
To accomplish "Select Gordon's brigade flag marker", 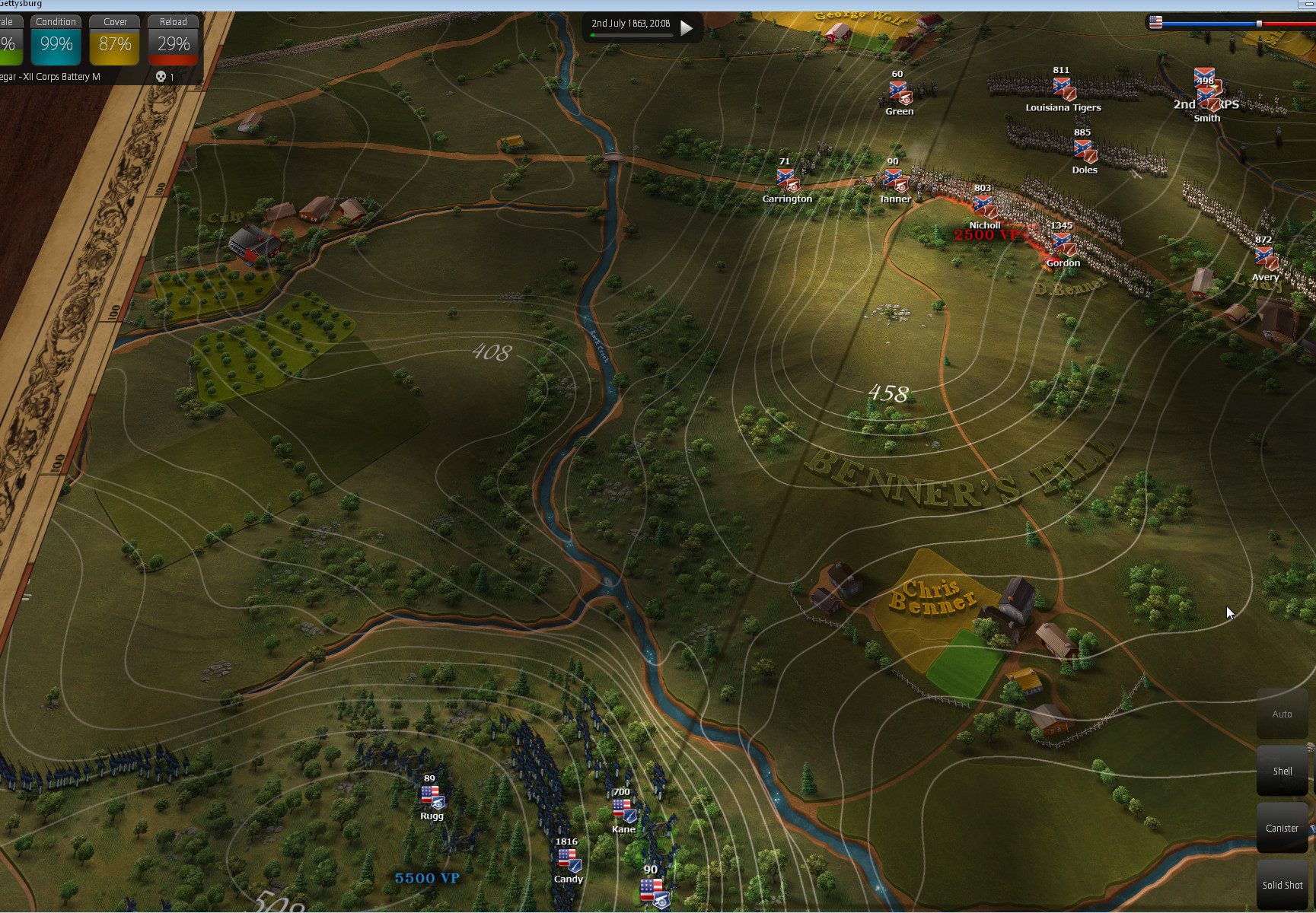I will (x=1063, y=245).
